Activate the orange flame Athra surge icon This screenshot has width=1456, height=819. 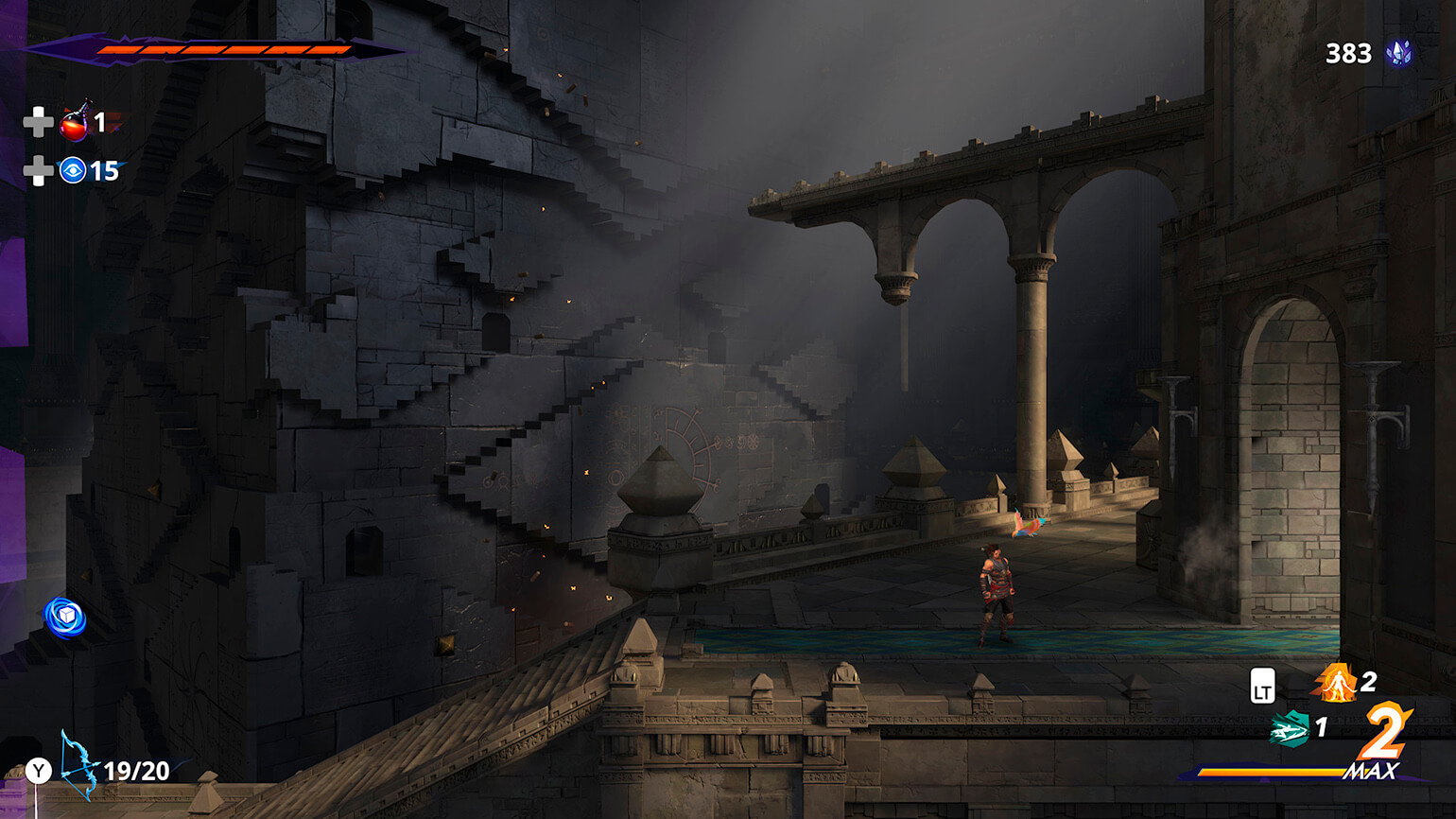pos(1335,683)
